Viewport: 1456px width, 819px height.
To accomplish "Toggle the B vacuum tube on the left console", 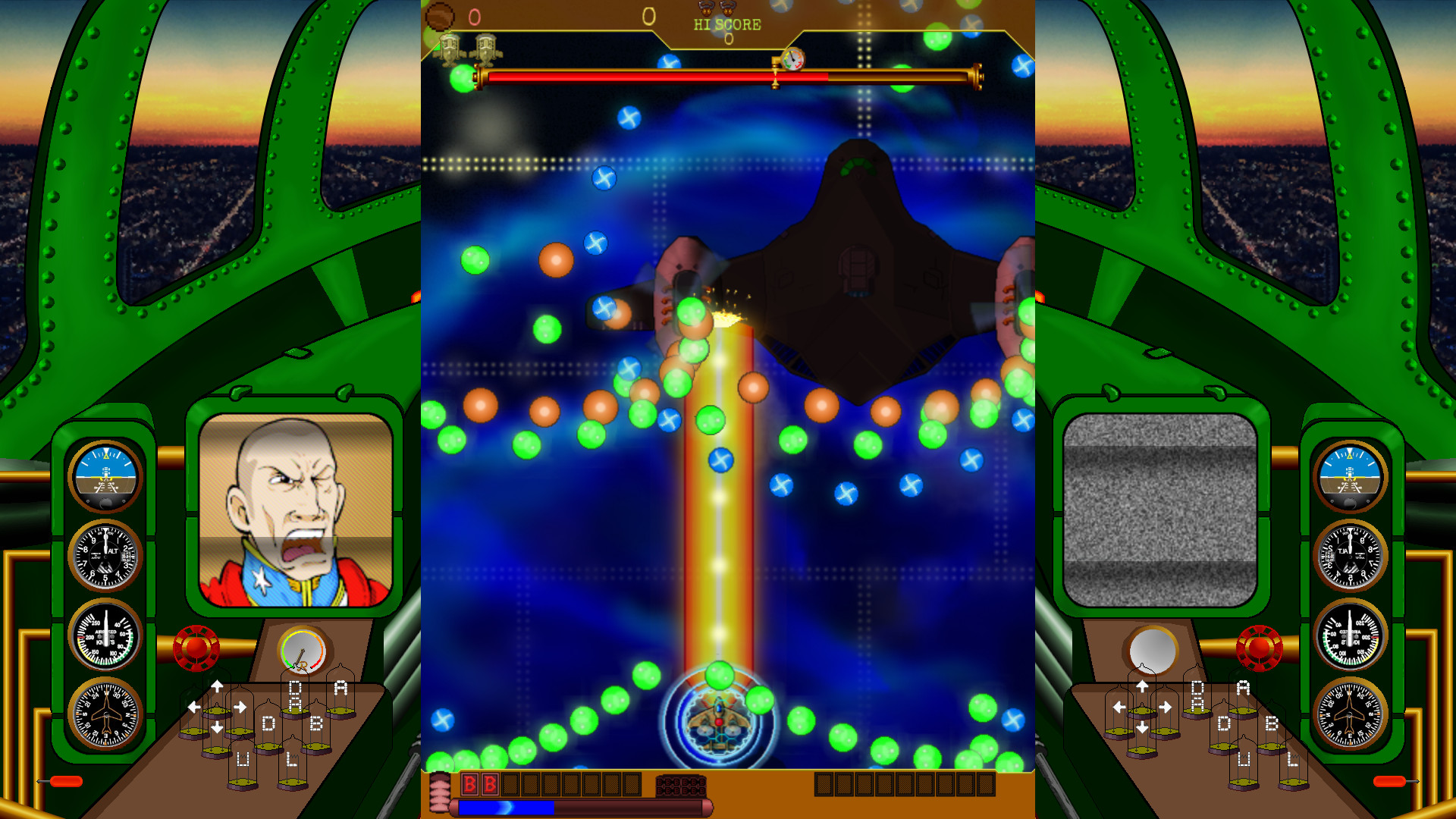I will [316, 724].
